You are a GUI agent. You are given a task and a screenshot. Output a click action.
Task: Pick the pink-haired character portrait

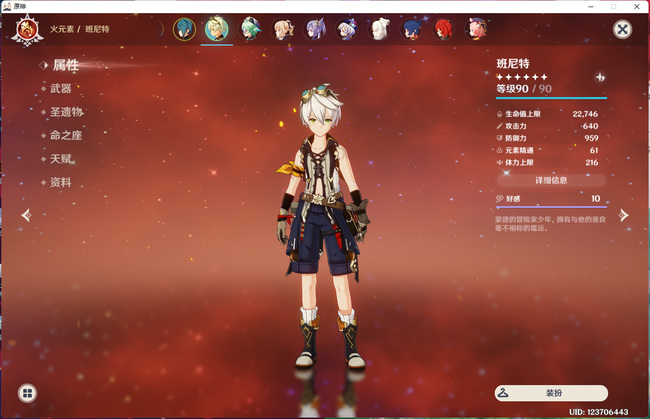pyautogui.click(x=475, y=29)
